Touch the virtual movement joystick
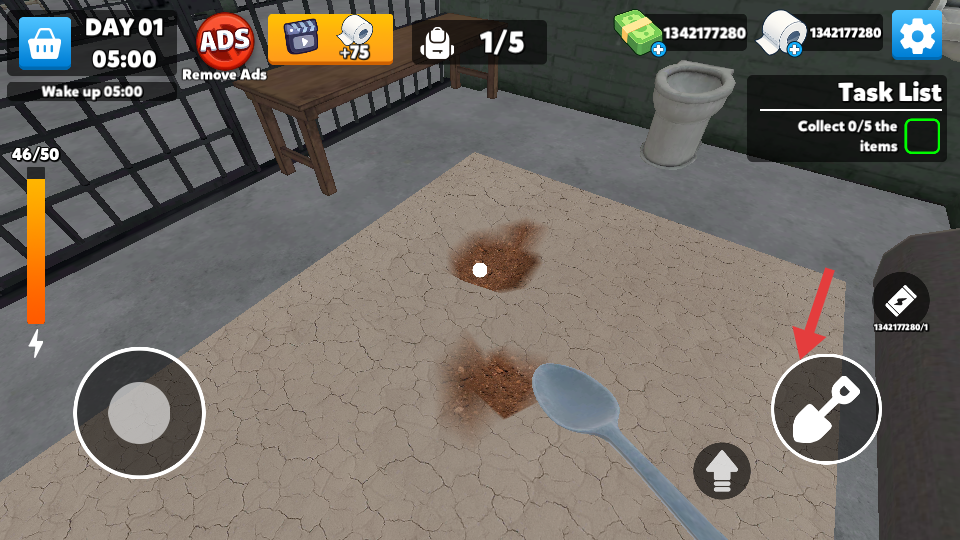 (139, 412)
